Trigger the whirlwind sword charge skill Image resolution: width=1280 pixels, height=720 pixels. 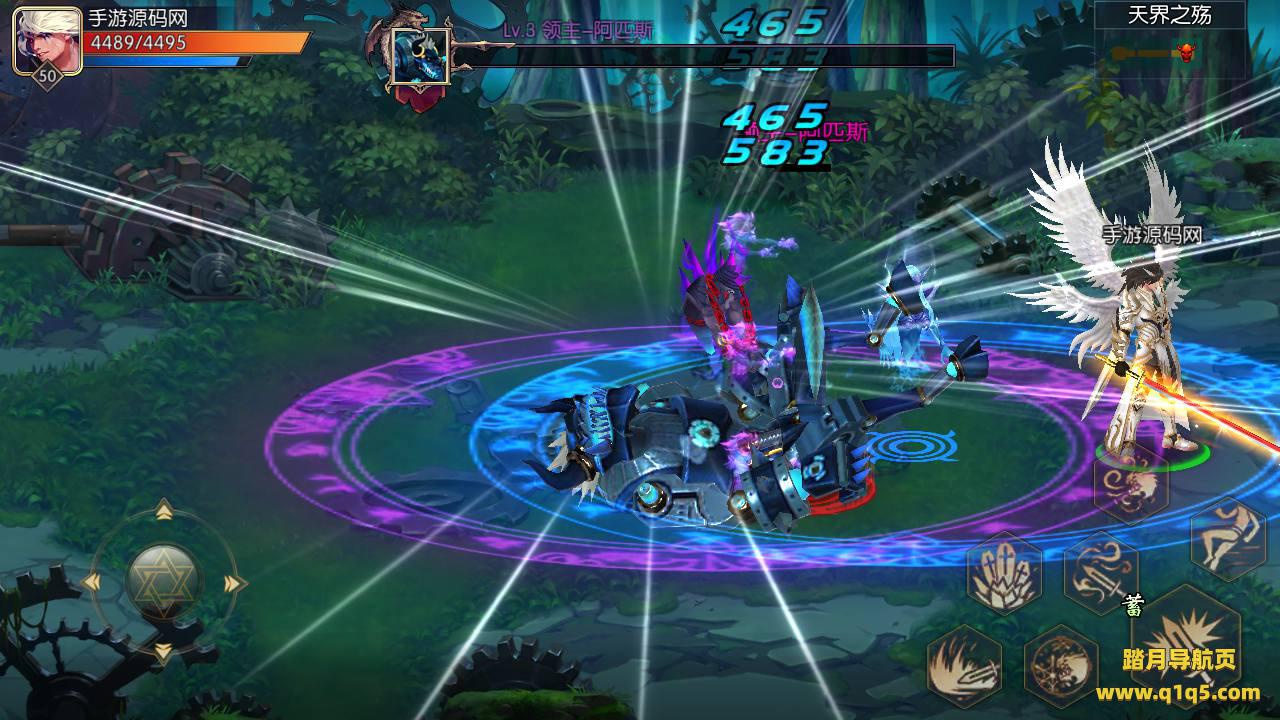(x=1101, y=572)
